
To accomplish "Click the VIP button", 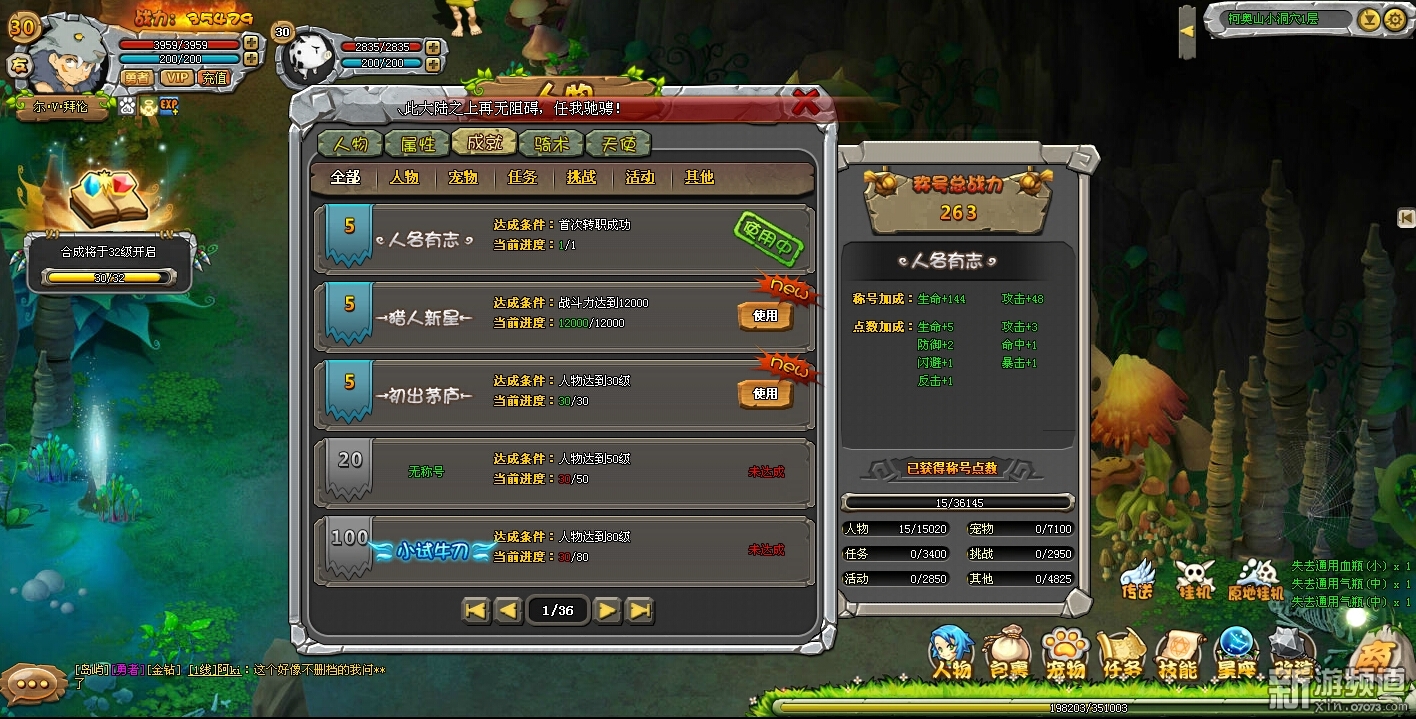I will [177, 77].
